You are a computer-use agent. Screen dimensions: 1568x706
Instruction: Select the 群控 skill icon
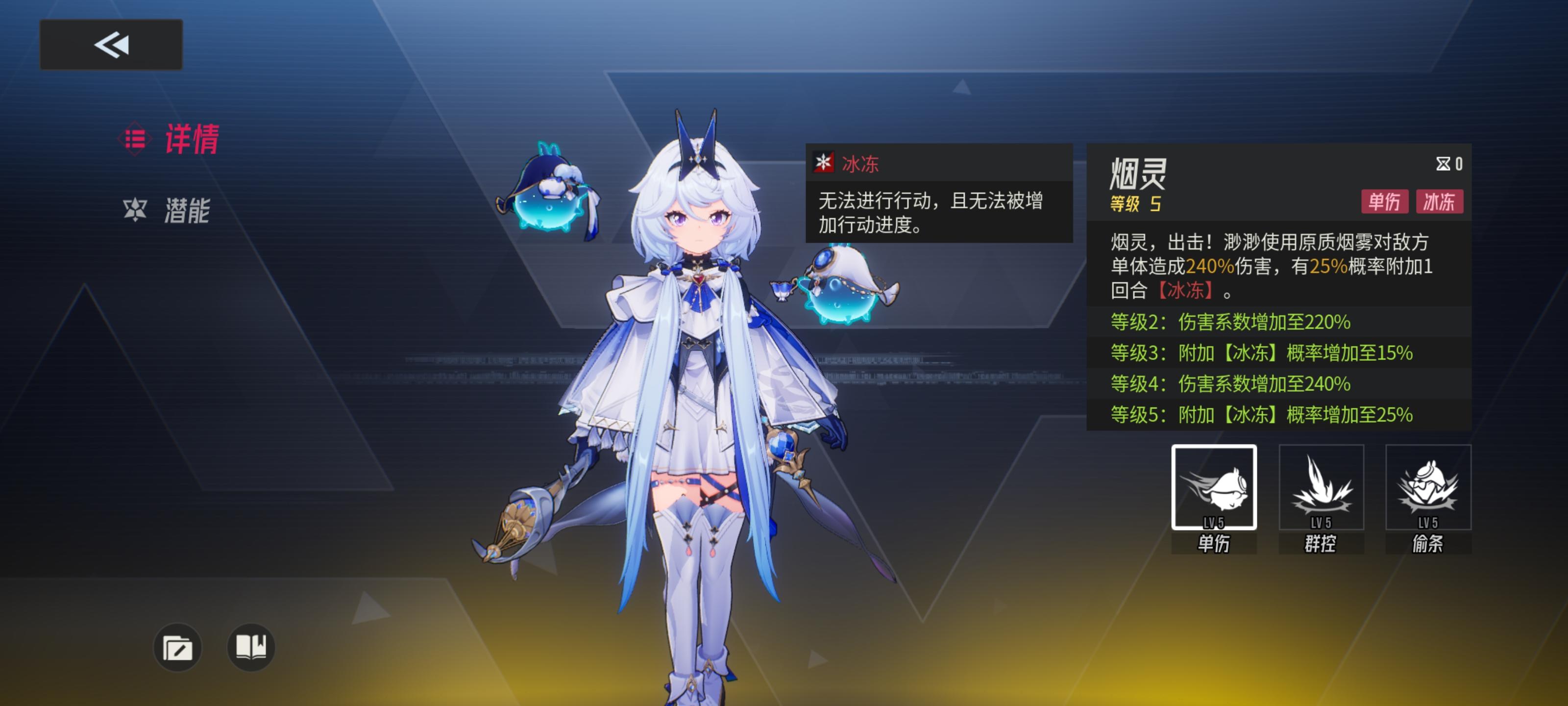point(1322,487)
